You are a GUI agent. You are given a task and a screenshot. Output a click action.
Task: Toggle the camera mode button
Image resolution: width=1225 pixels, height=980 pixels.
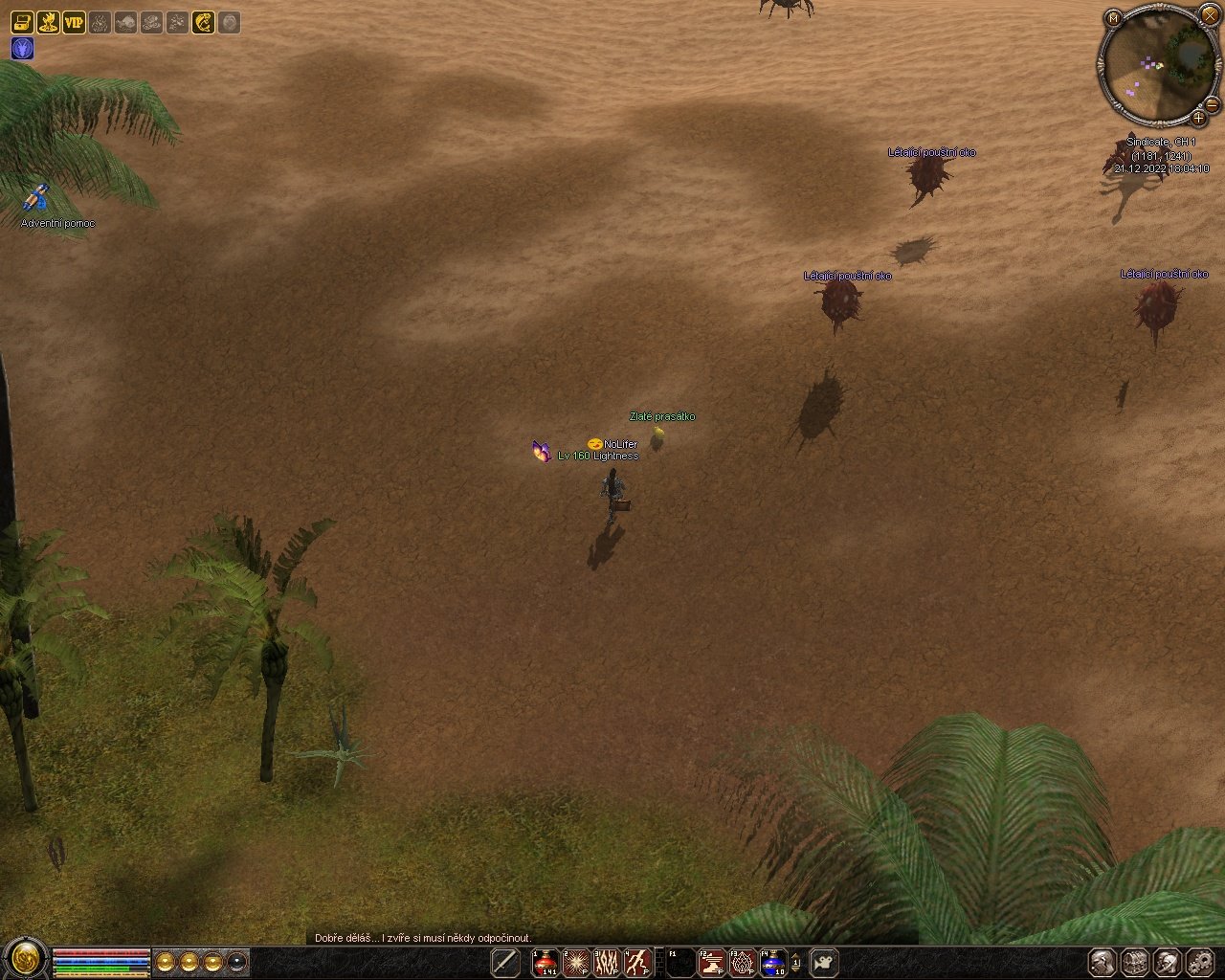point(824,962)
